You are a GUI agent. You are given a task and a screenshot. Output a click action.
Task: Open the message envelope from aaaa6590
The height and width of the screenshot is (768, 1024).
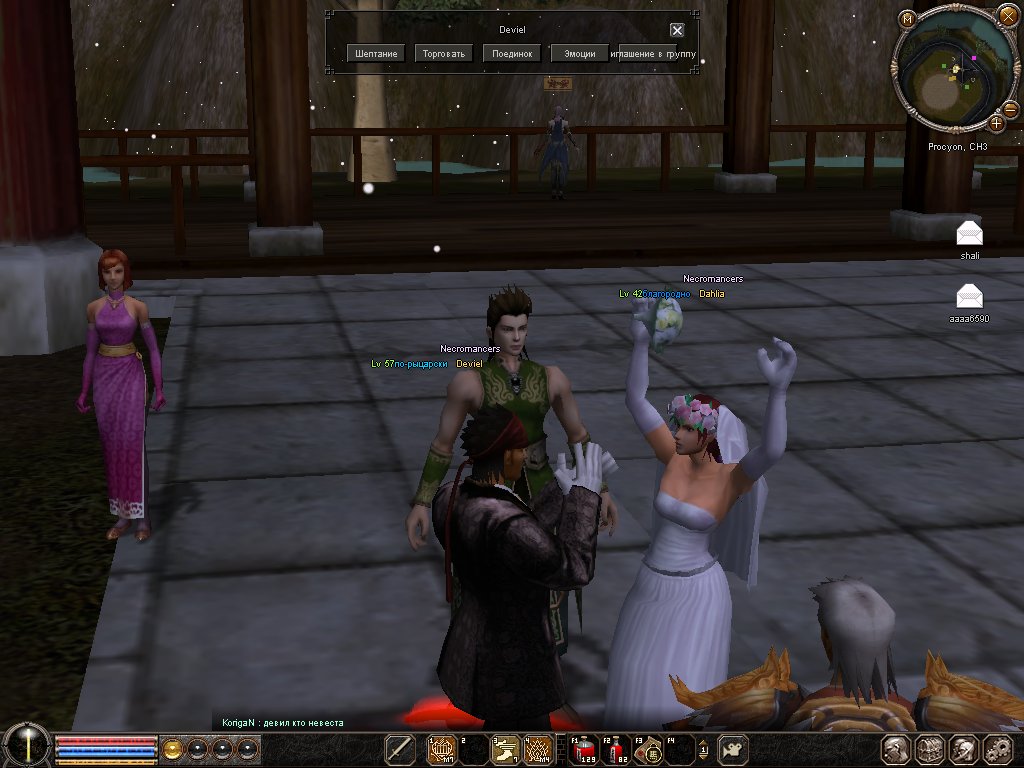(969, 296)
